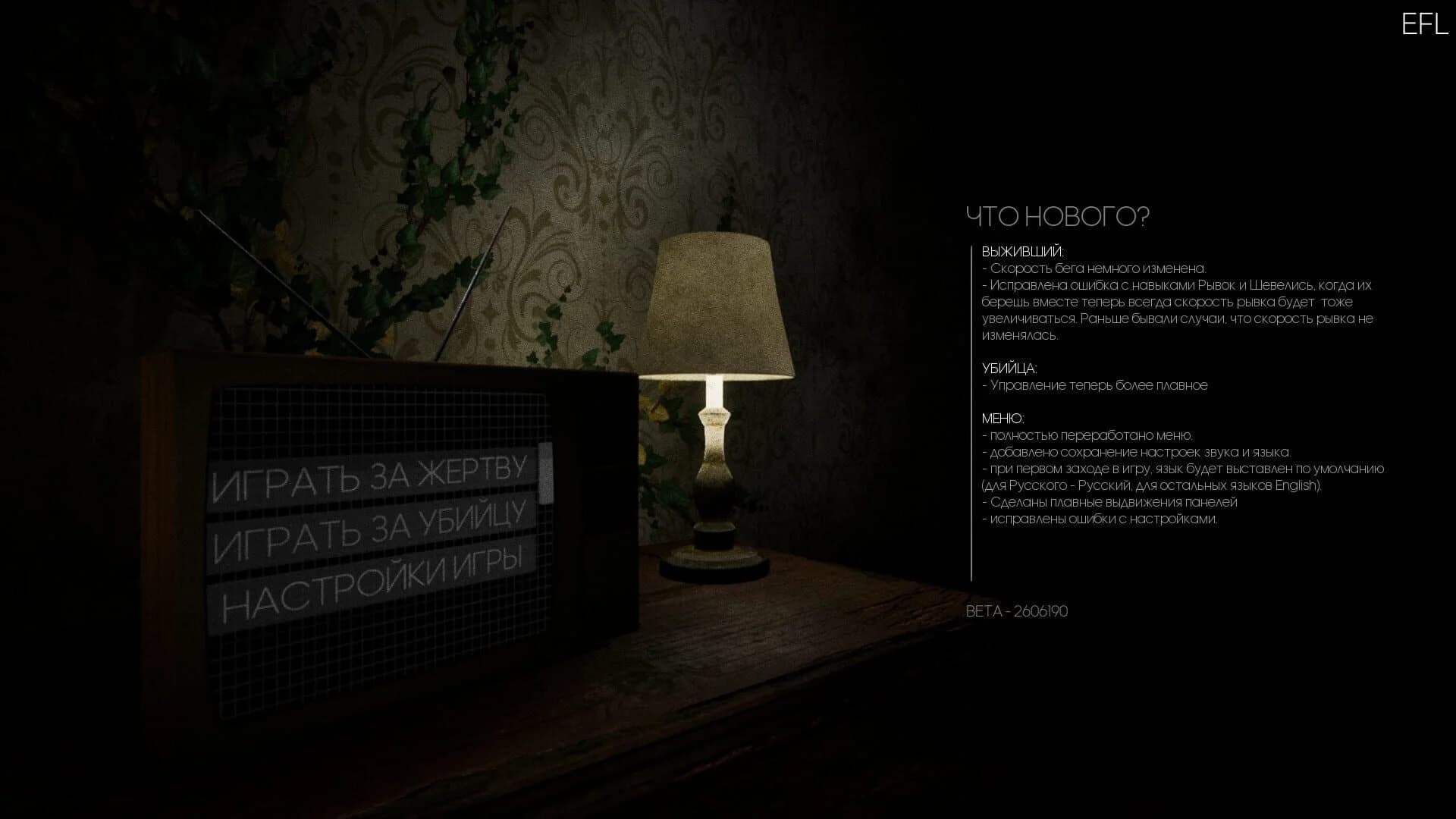This screenshot has width=1456, height=819.
Task: Open the "ЧТО НОВОГО?" panel header
Action: tap(1059, 216)
